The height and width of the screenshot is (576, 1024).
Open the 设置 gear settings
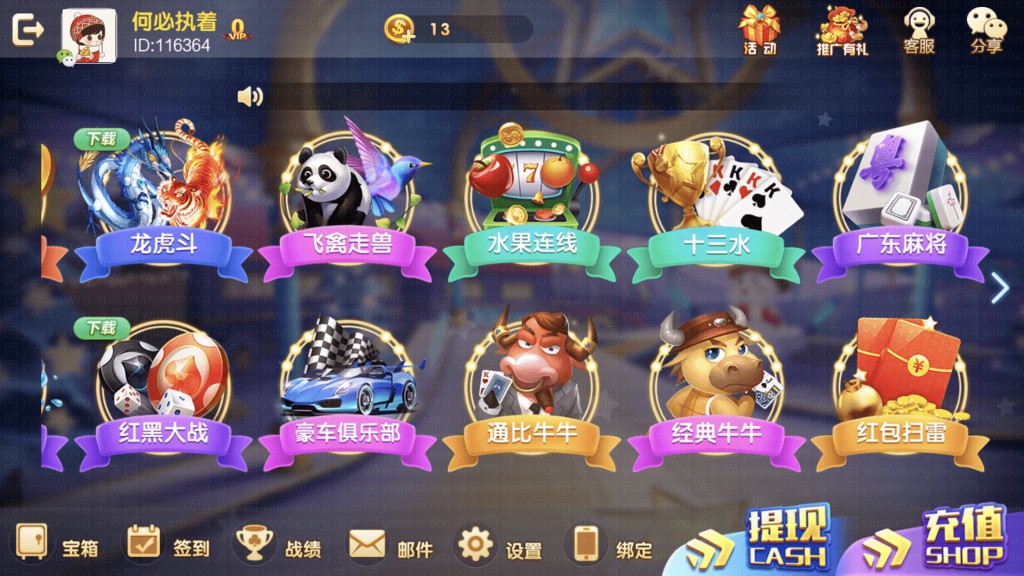(x=498, y=546)
